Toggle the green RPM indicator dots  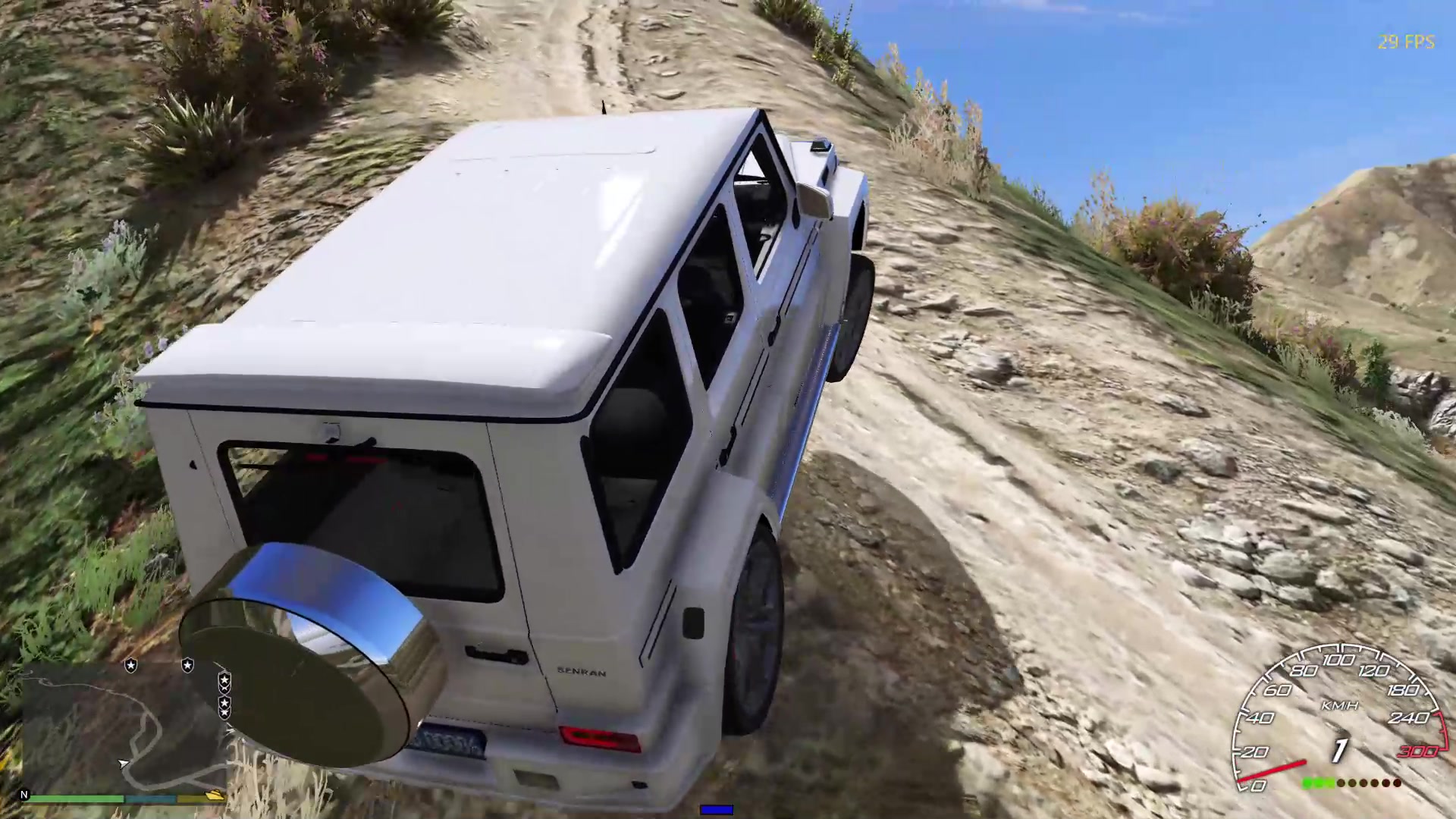pyautogui.click(x=1319, y=783)
